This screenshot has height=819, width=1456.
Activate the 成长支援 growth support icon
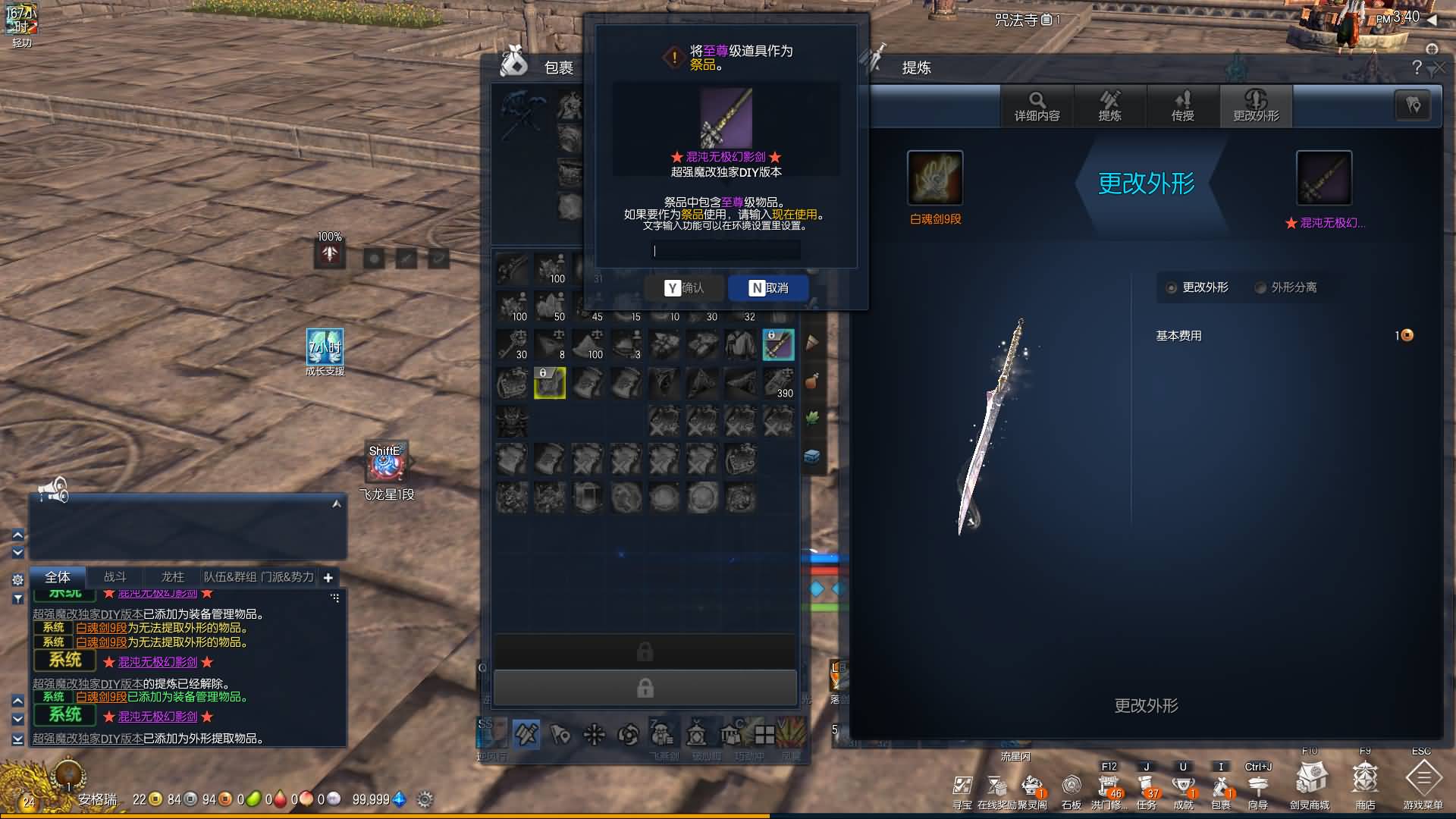(325, 348)
